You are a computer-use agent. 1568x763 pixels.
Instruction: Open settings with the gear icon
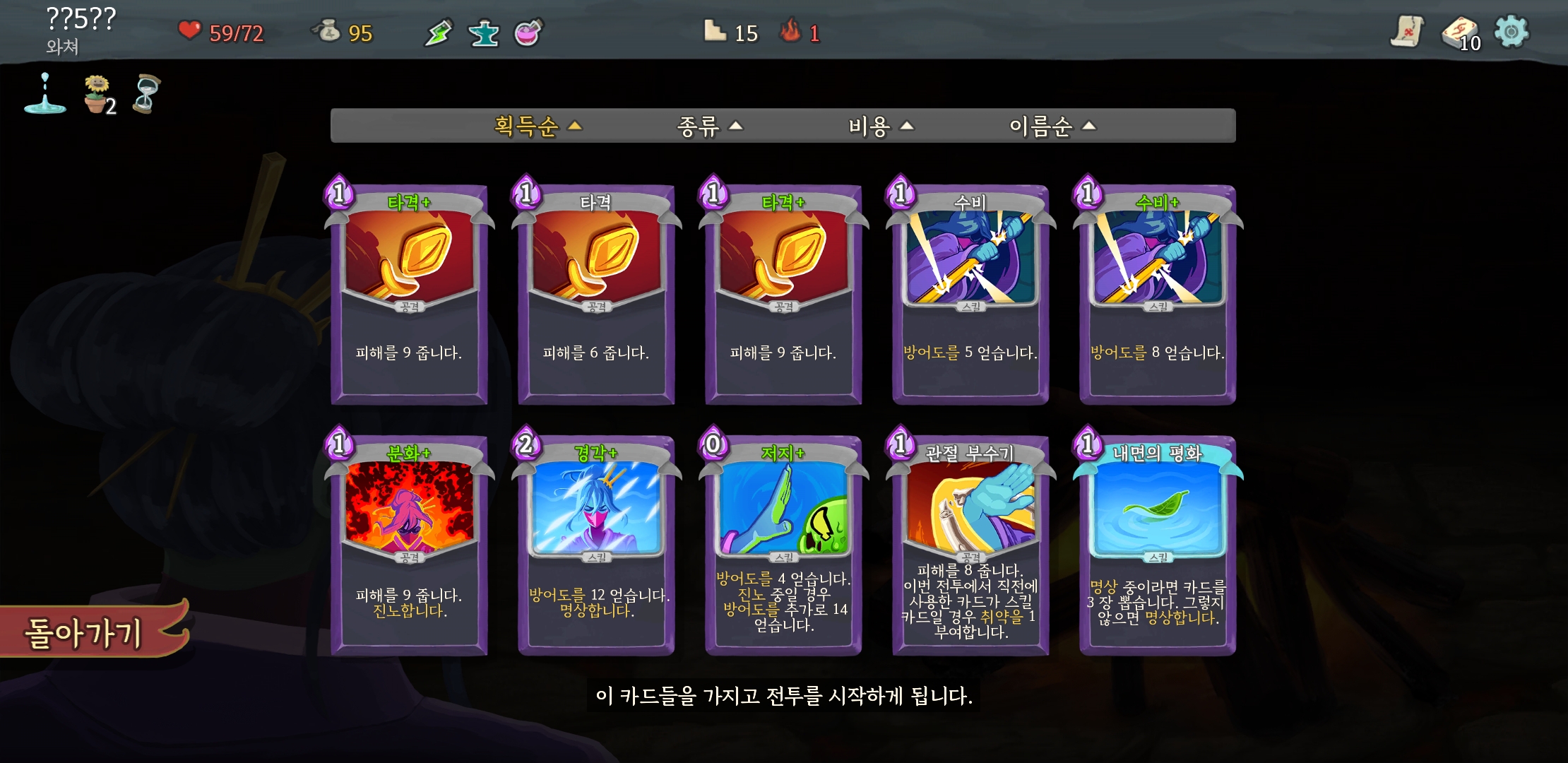pyautogui.click(x=1511, y=32)
